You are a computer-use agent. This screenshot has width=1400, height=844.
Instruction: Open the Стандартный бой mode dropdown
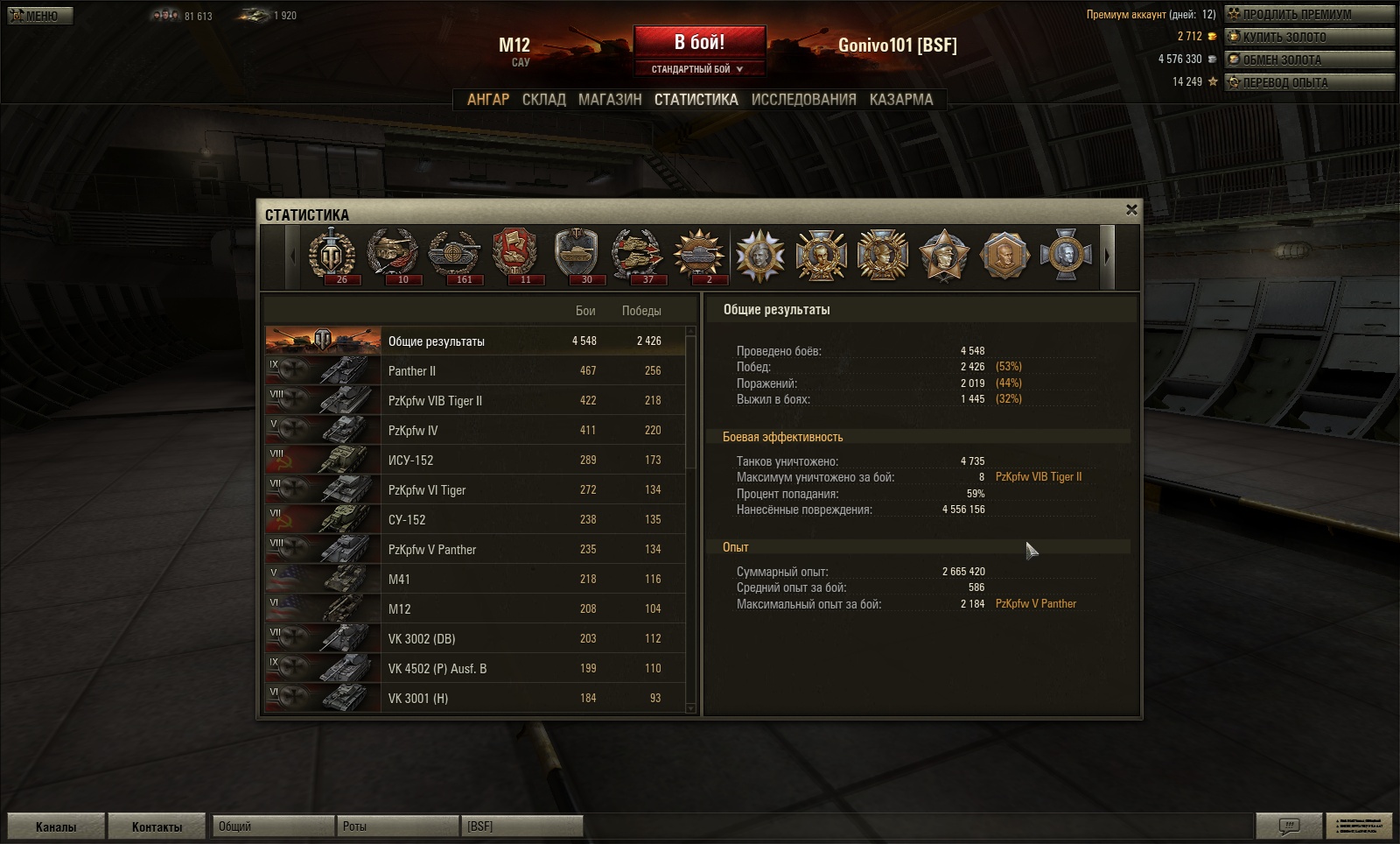[699, 69]
